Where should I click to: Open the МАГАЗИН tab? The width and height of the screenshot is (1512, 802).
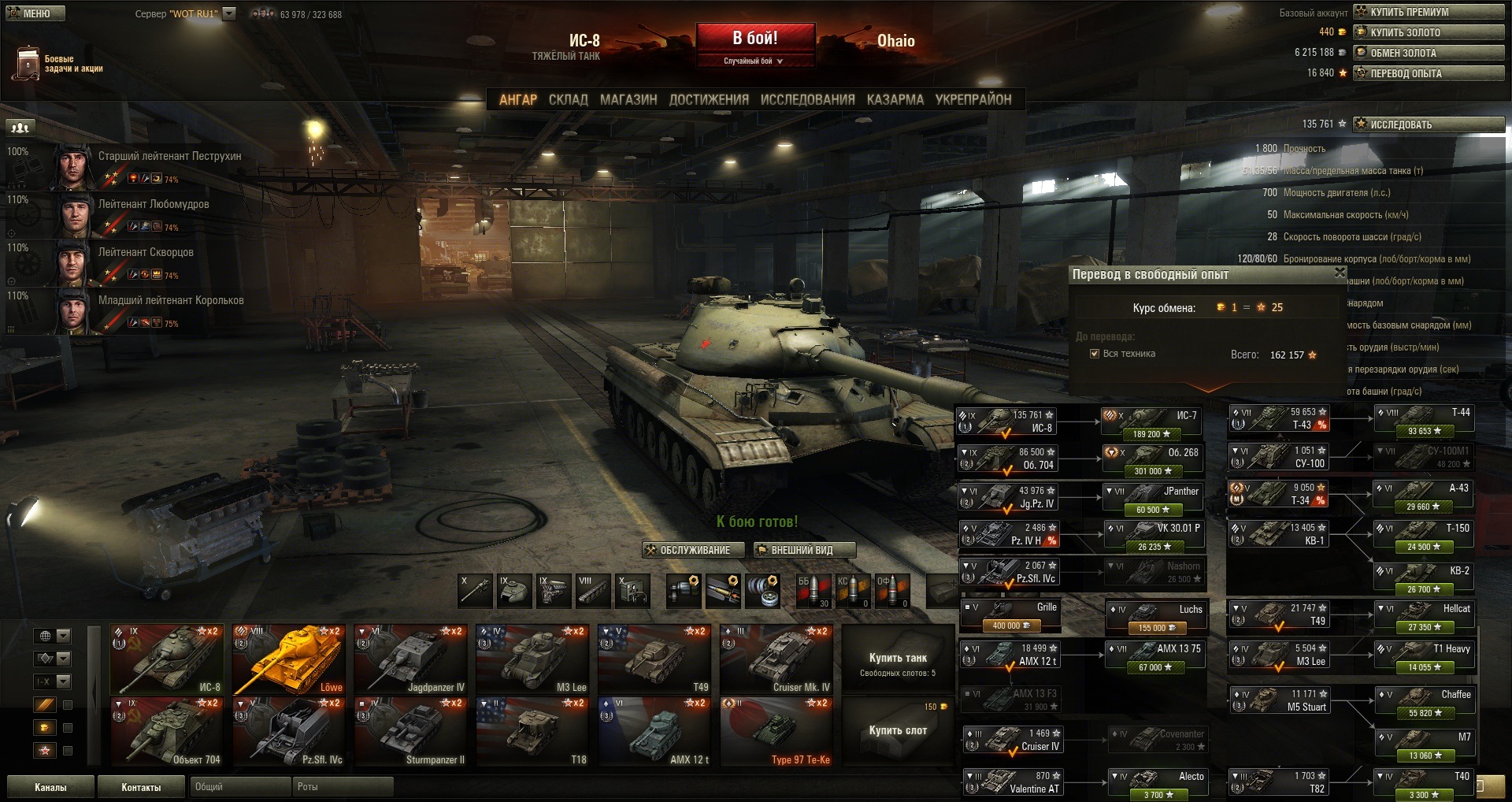(628, 100)
